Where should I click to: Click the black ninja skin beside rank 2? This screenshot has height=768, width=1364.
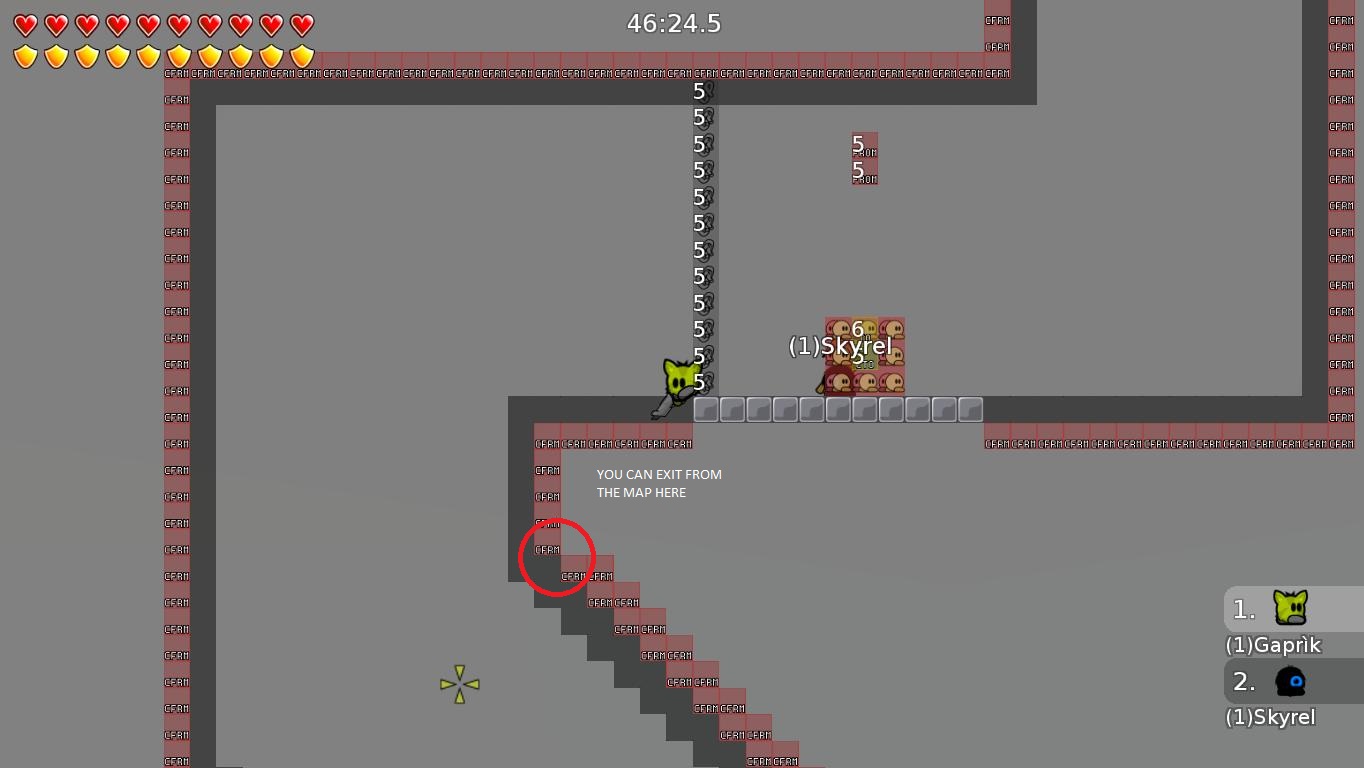pos(1291,681)
